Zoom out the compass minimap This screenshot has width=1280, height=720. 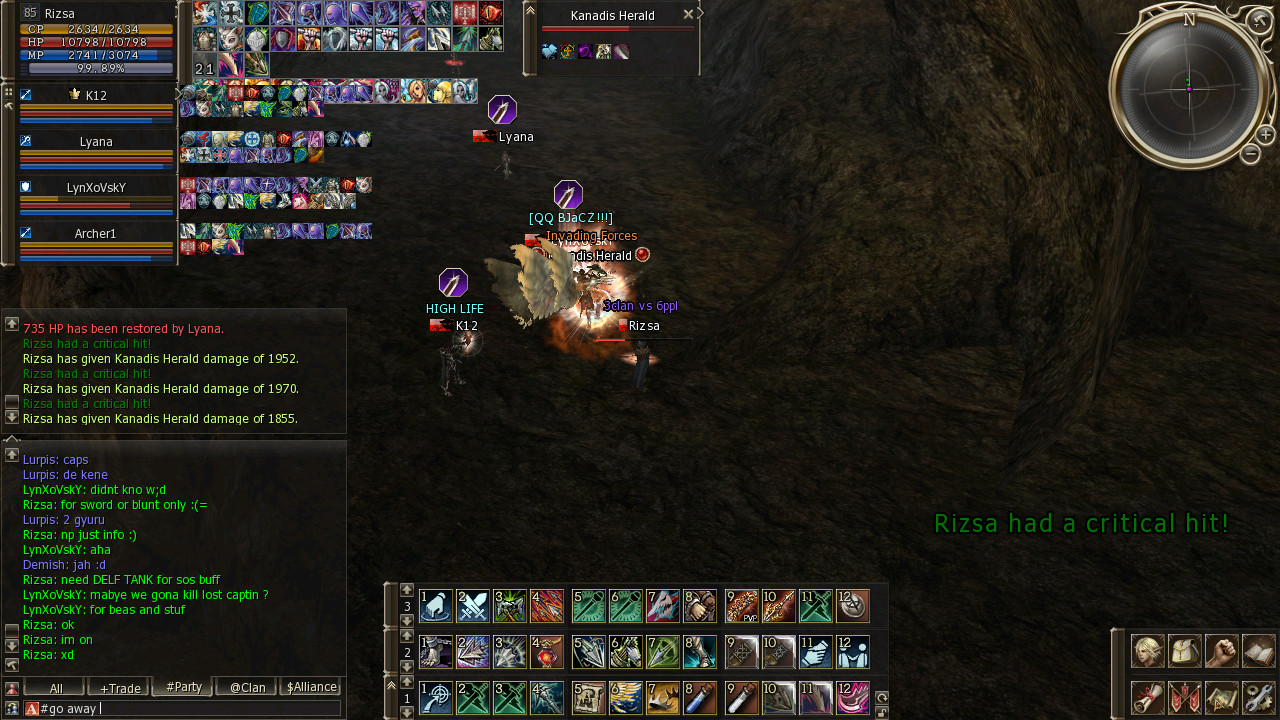coord(1250,154)
